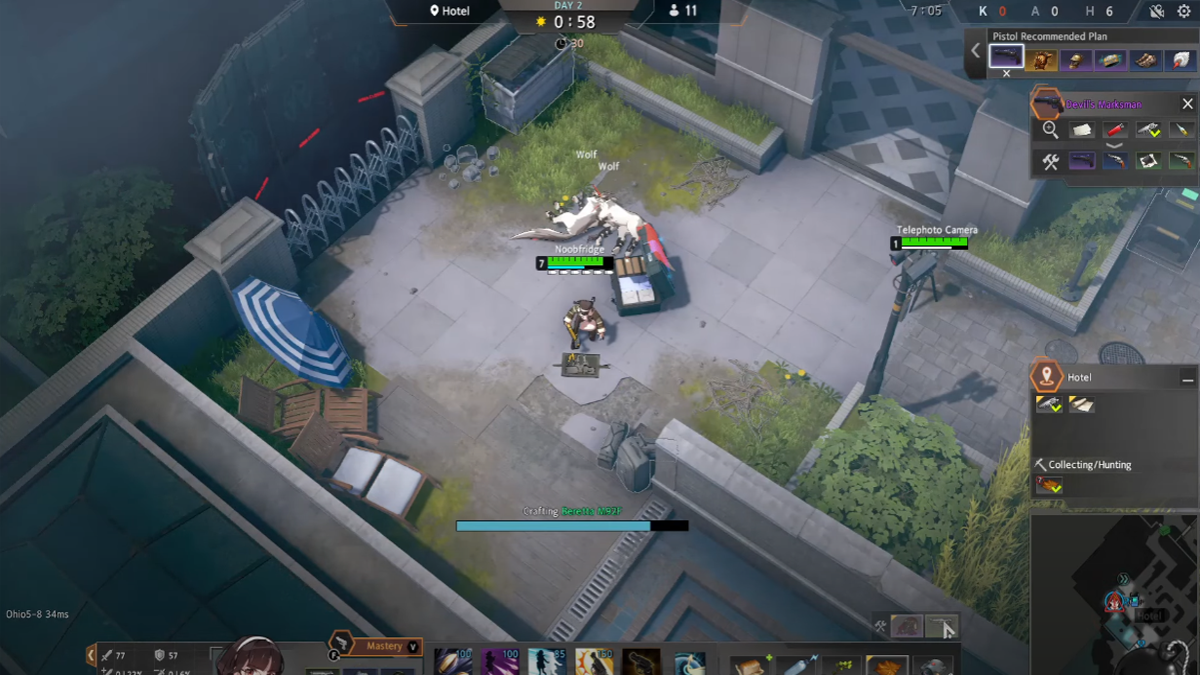Click on the minimap
Viewport: 1200px width, 675px height.
[x=1115, y=592]
